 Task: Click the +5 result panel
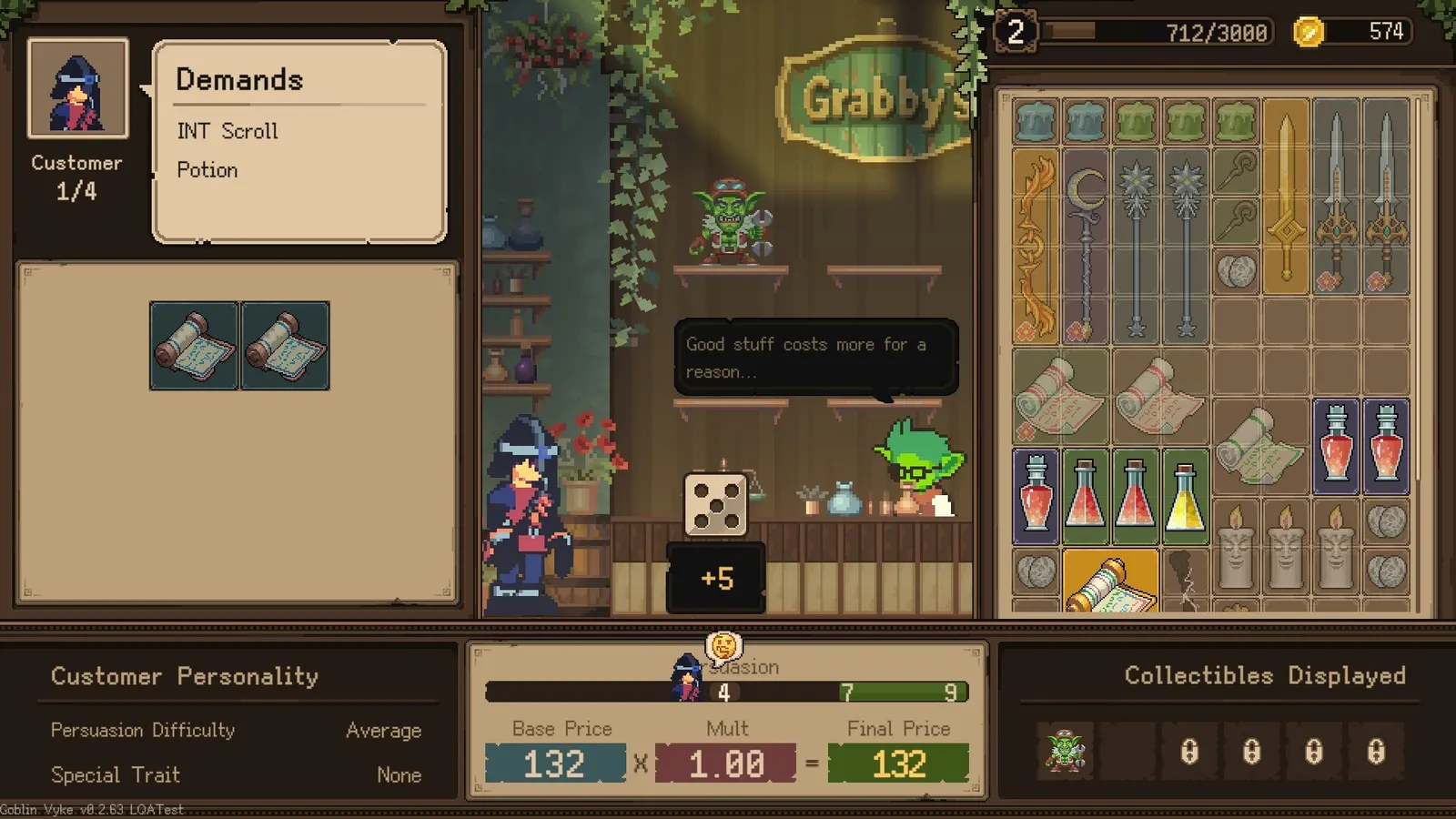718,577
